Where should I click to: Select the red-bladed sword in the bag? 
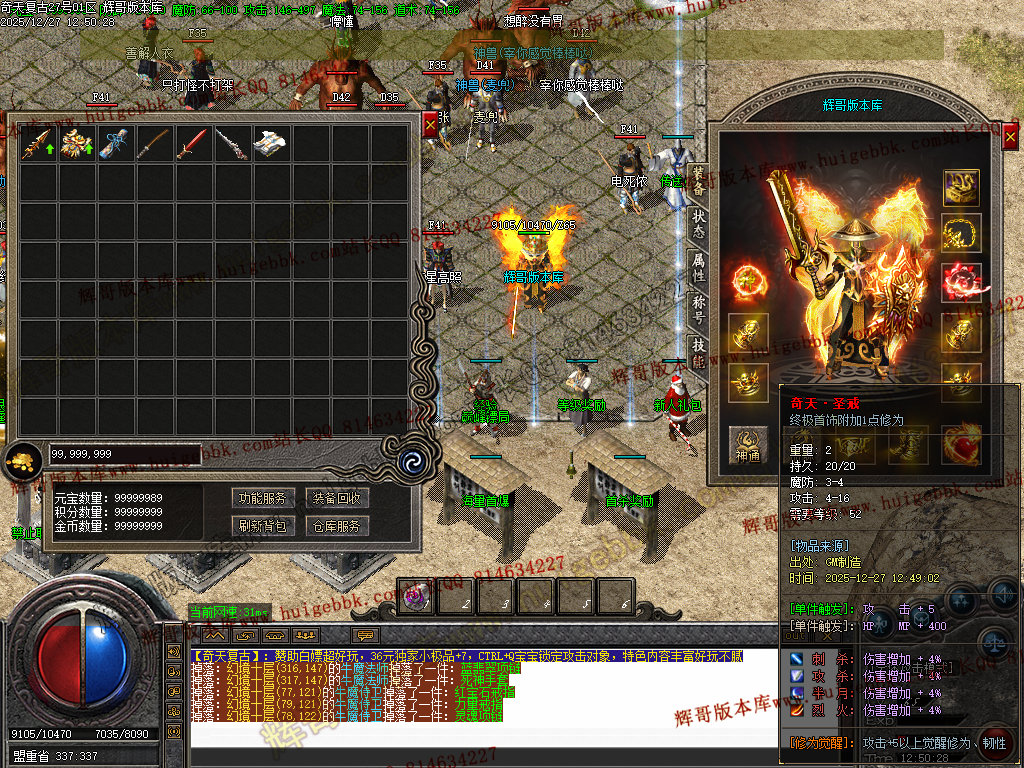(x=192, y=144)
